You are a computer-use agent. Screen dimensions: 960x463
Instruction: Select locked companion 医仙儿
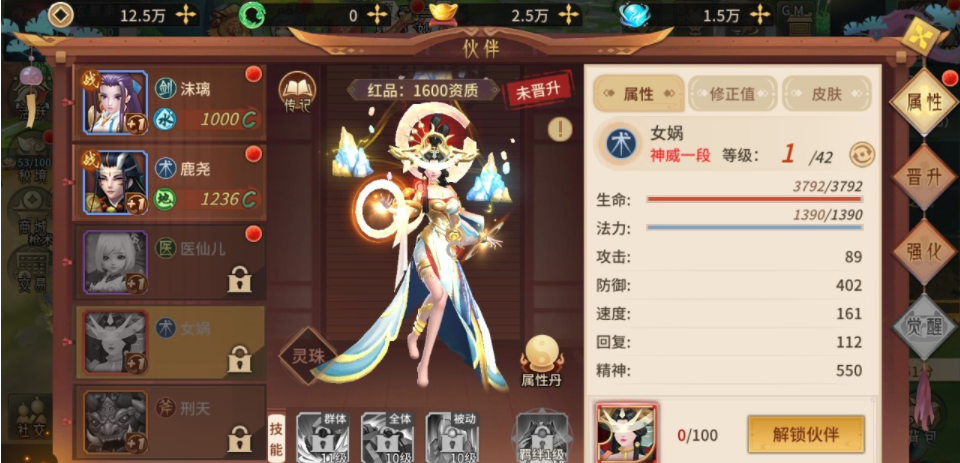[x=170, y=262]
